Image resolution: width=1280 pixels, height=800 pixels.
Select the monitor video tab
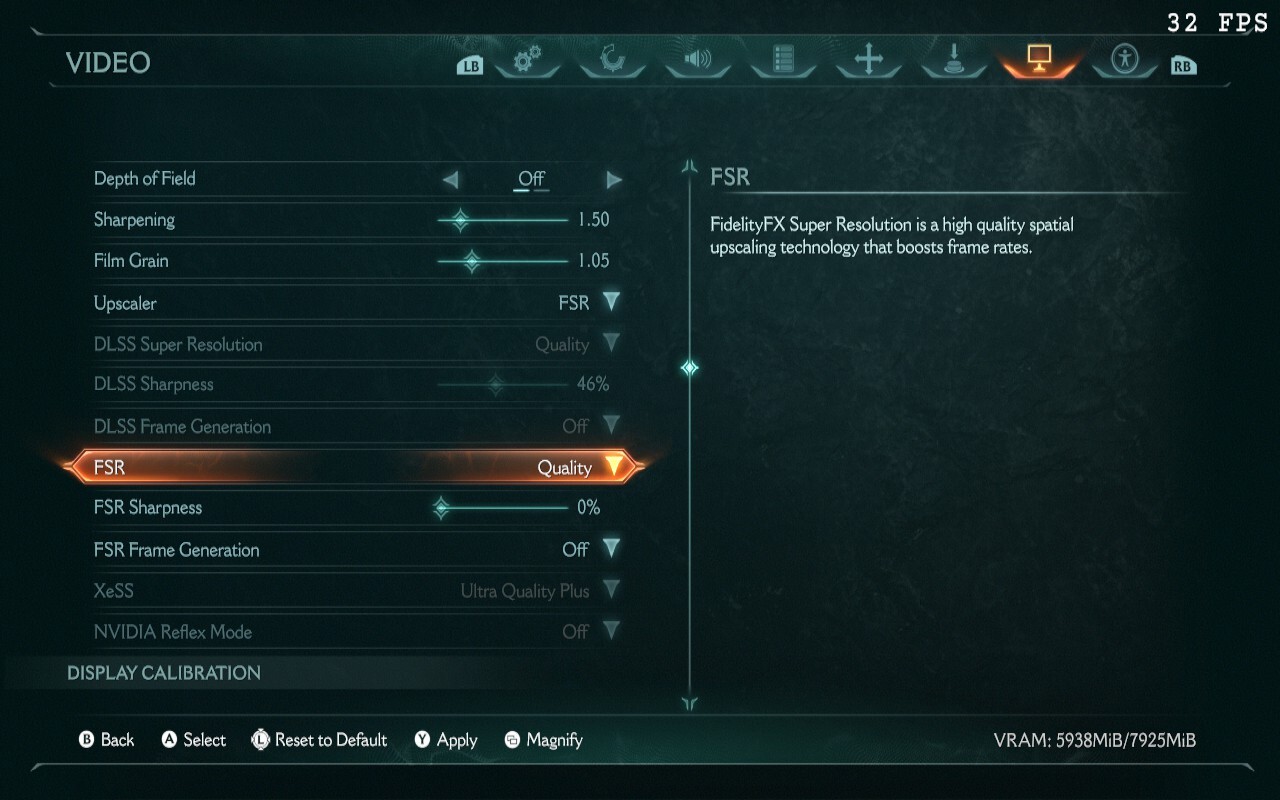(x=1039, y=60)
